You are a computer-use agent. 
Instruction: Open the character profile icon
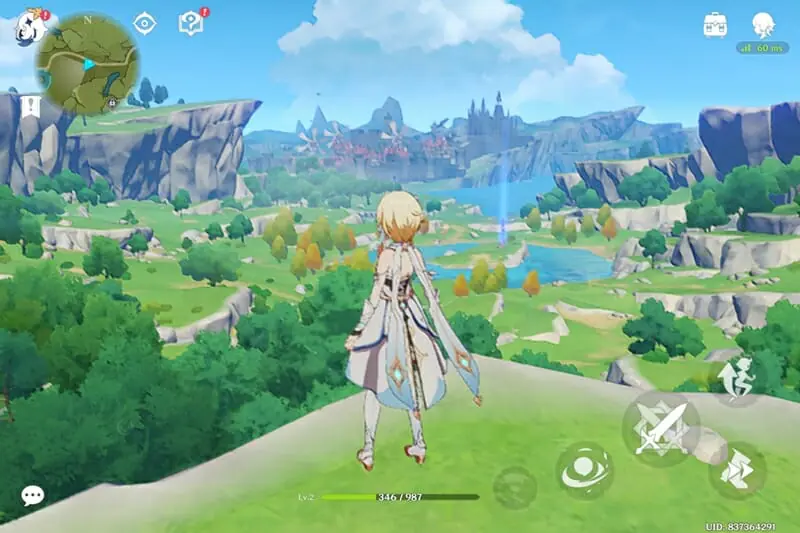pyautogui.click(x=763, y=24)
